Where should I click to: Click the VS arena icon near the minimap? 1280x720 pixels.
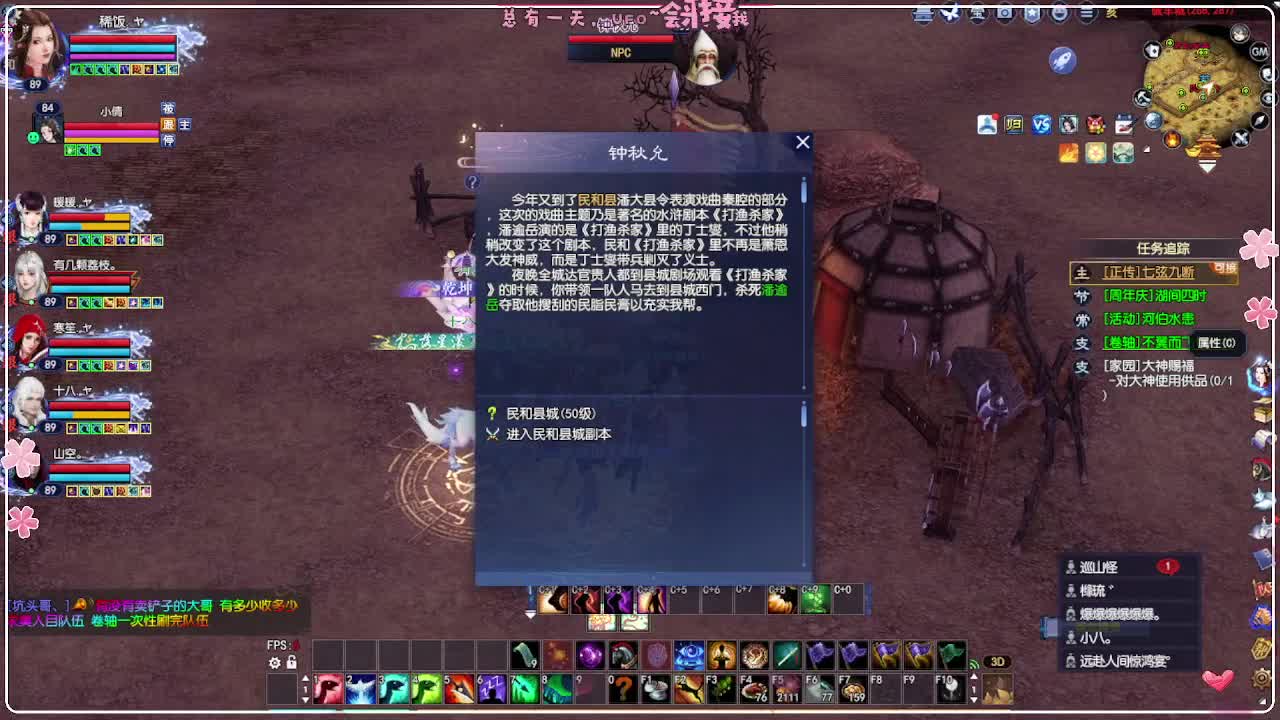pyautogui.click(x=1043, y=123)
